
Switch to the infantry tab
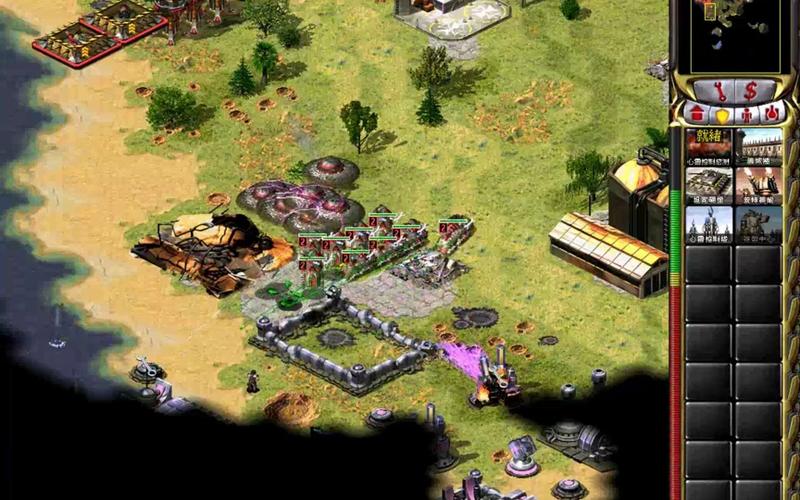click(747, 113)
